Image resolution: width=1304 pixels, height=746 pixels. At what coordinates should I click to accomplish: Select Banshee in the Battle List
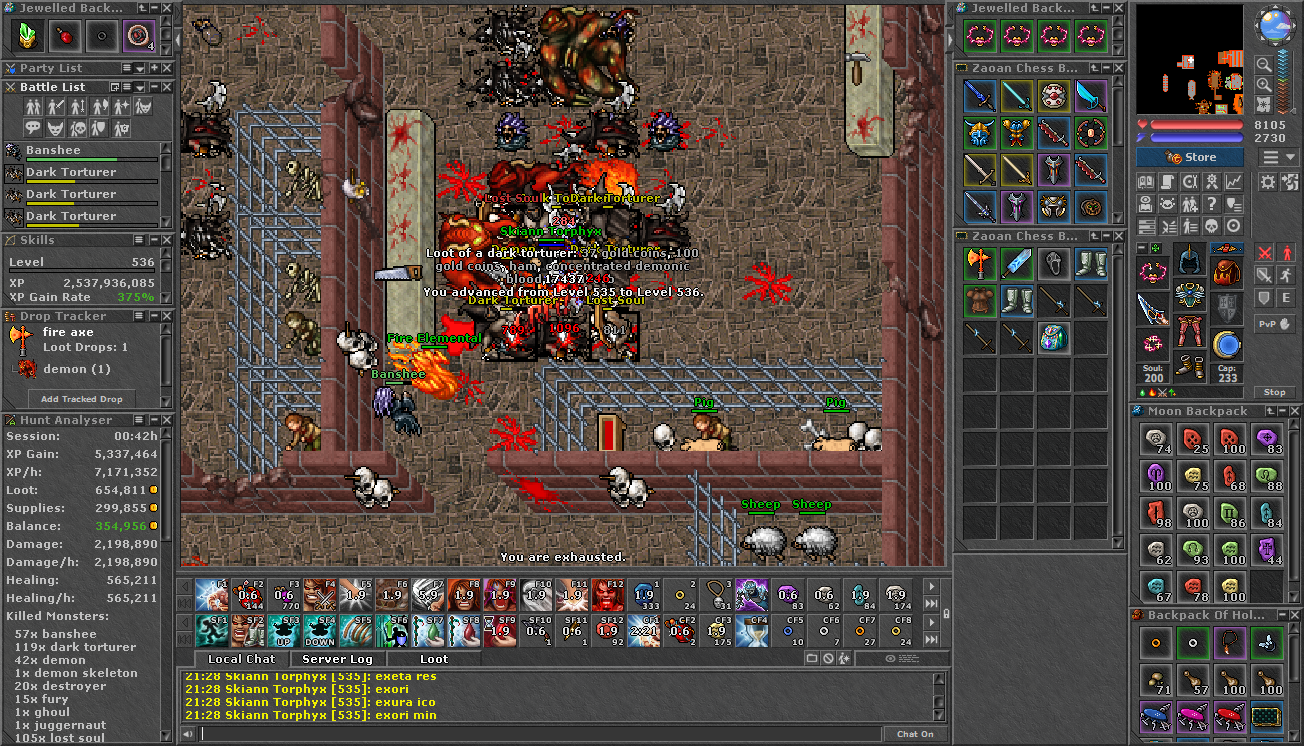54,150
